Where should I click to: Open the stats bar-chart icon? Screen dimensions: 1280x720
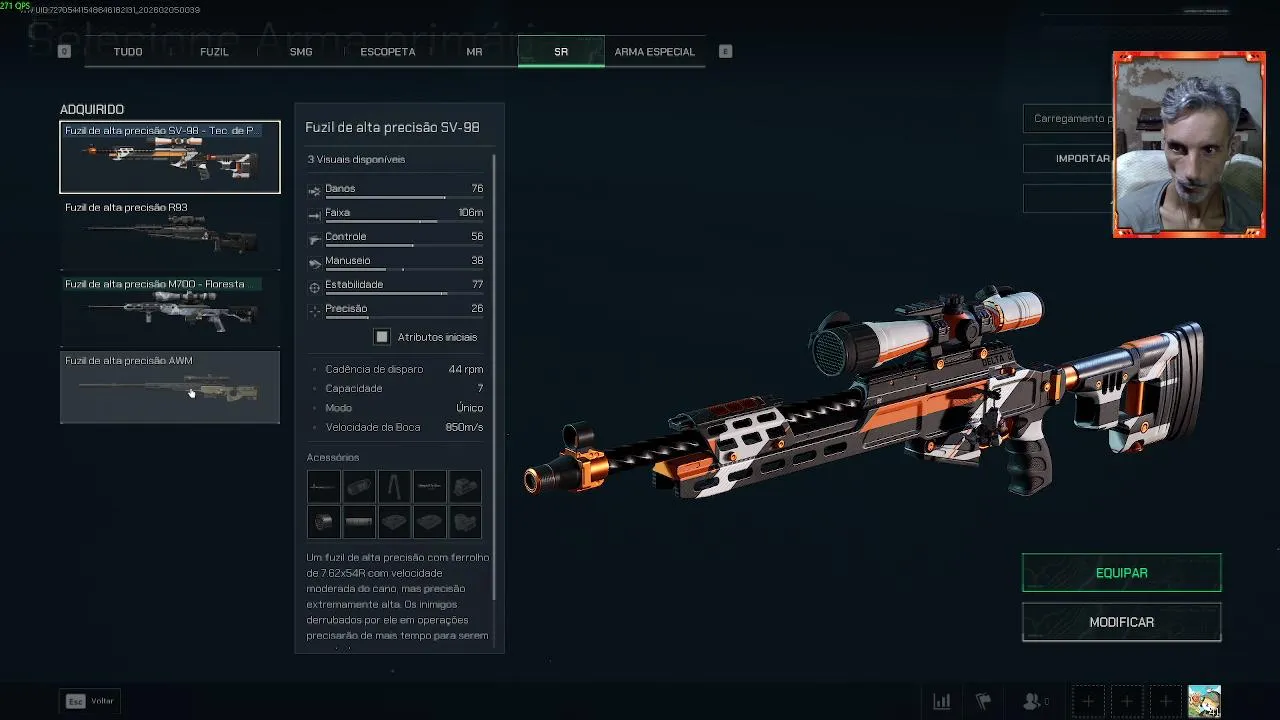(x=941, y=701)
